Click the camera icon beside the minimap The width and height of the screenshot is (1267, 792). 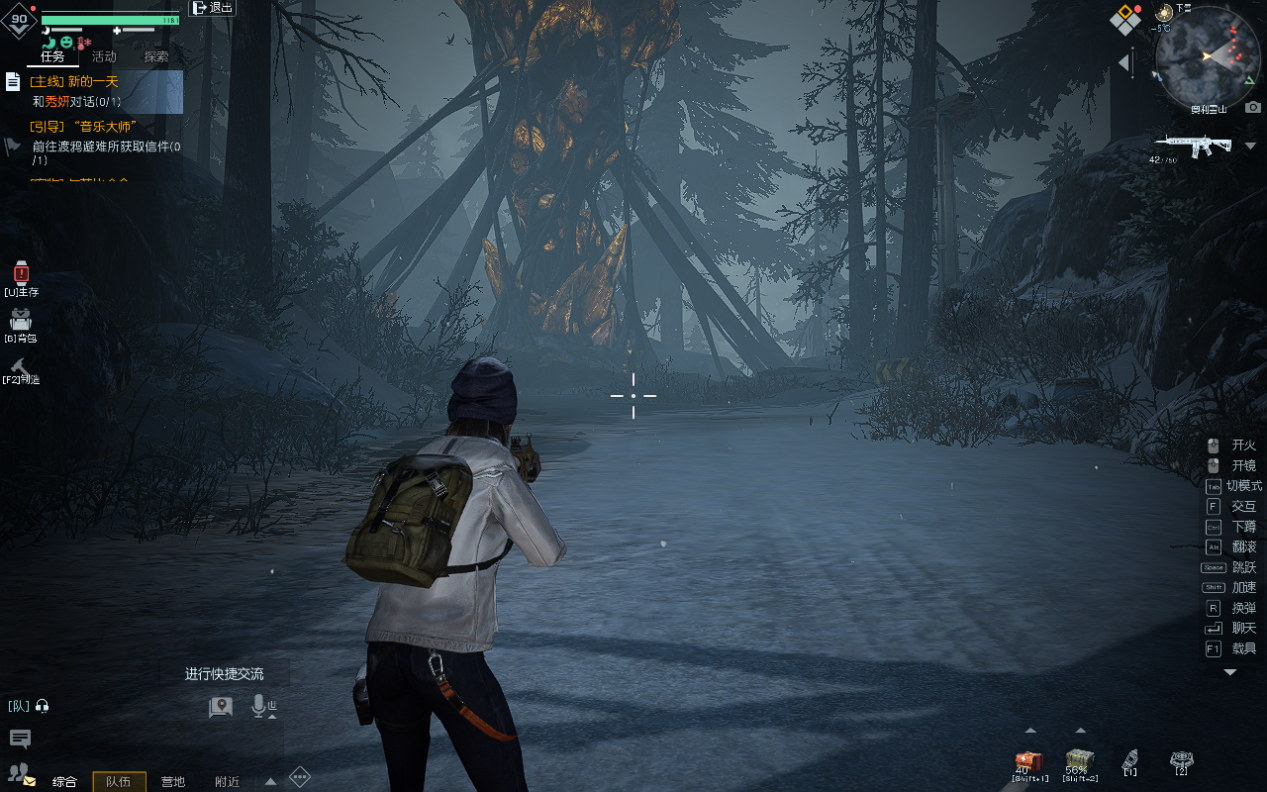(x=1253, y=107)
